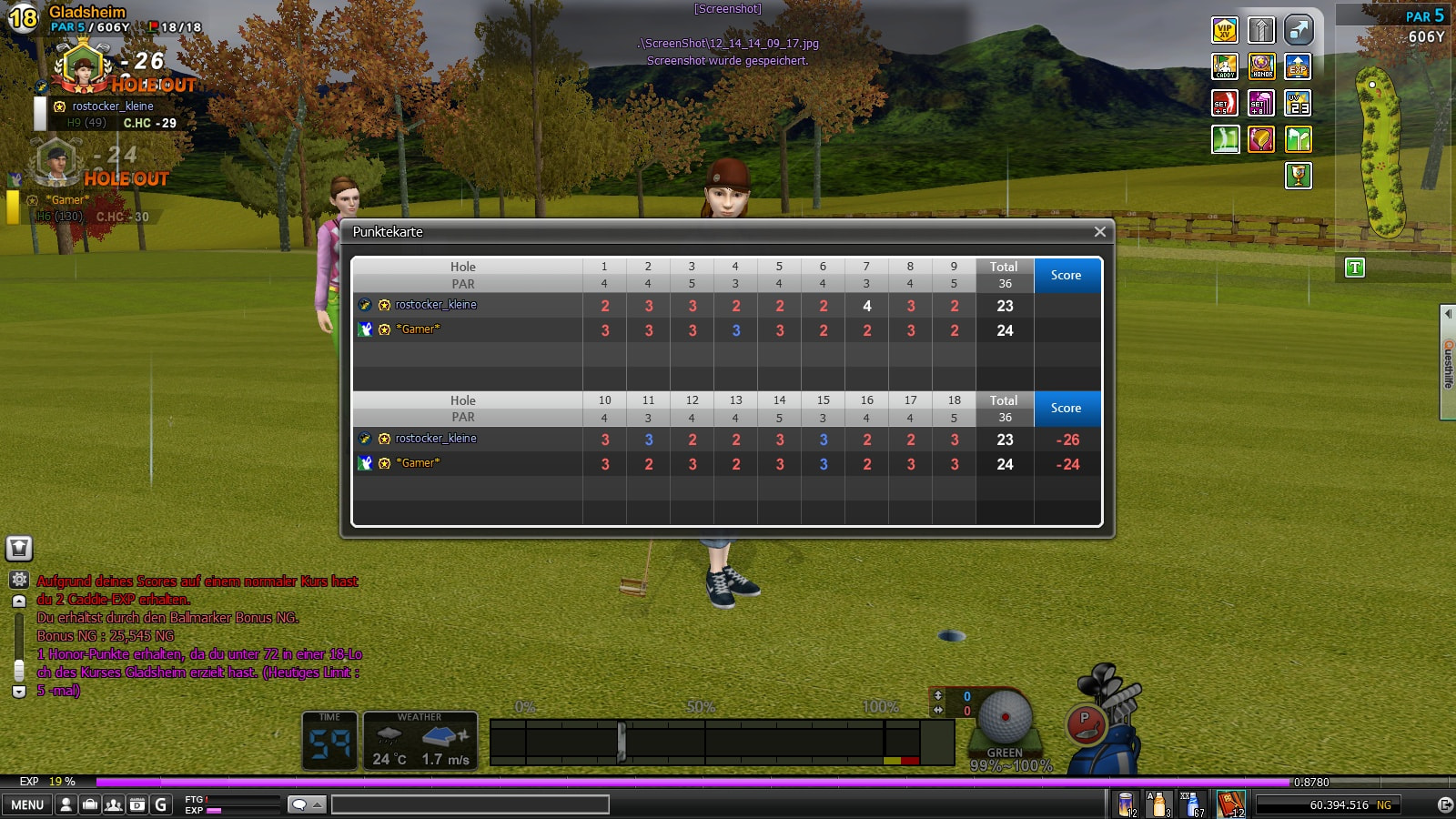Open the daily calendar icon
This screenshot has height=819, width=1456.
[137, 804]
